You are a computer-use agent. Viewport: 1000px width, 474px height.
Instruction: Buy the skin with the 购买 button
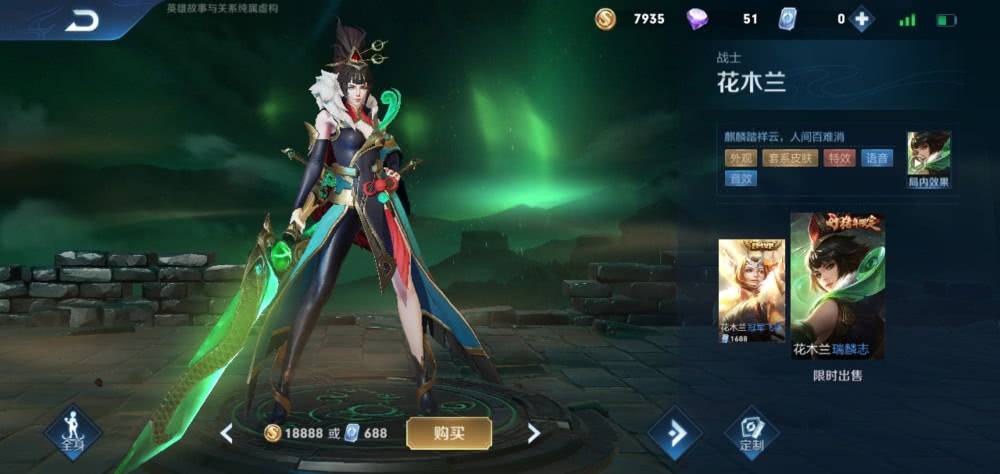click(x=448, y=433)
